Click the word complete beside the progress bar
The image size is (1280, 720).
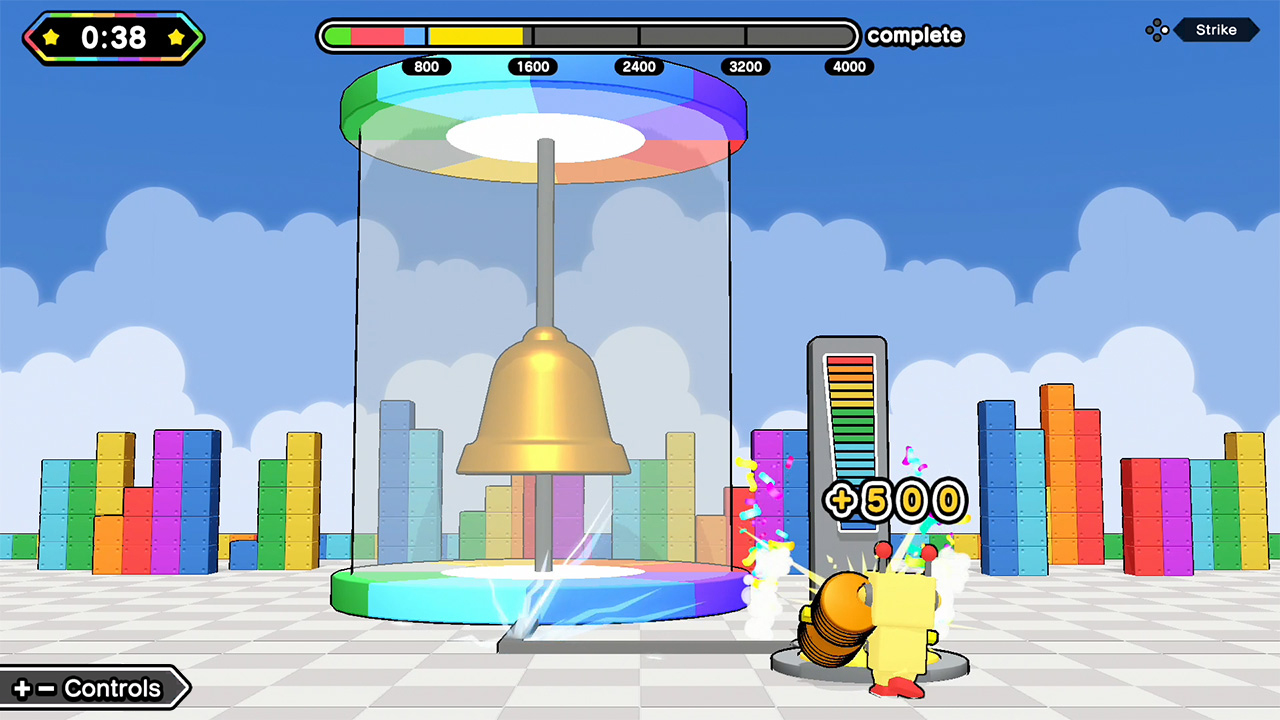coord(914,36)
